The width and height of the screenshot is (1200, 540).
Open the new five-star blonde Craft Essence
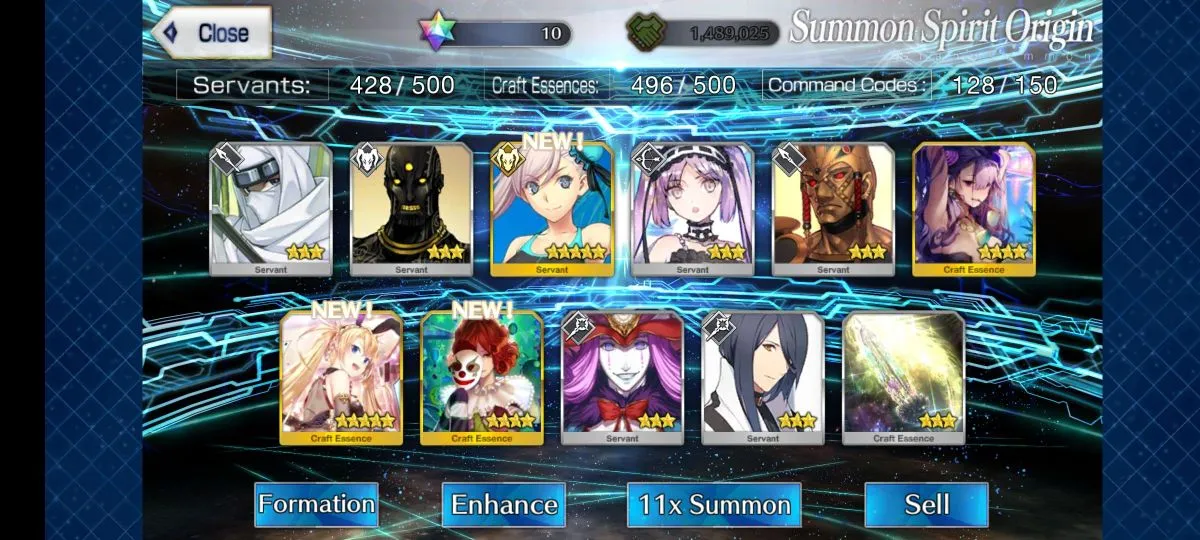[341, 377]
